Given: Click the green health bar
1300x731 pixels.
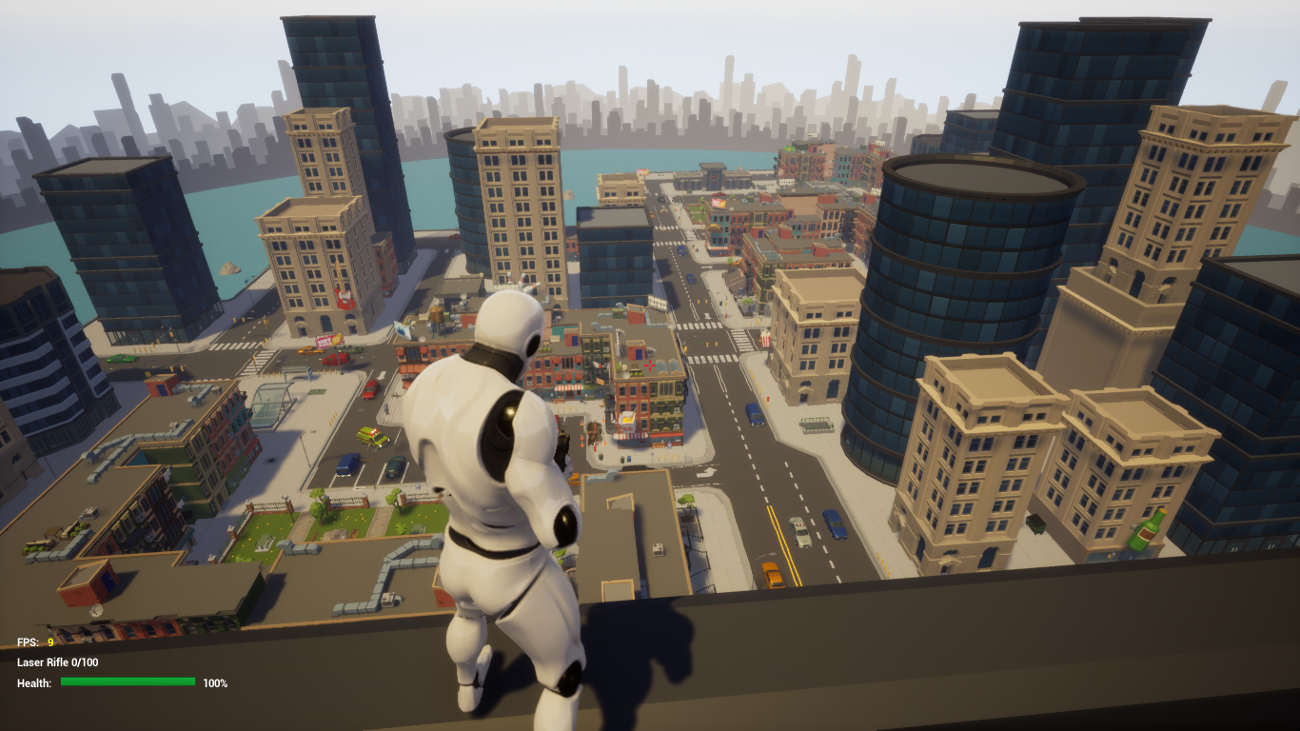Looking at the screenshot, I should tap(128, 681).
